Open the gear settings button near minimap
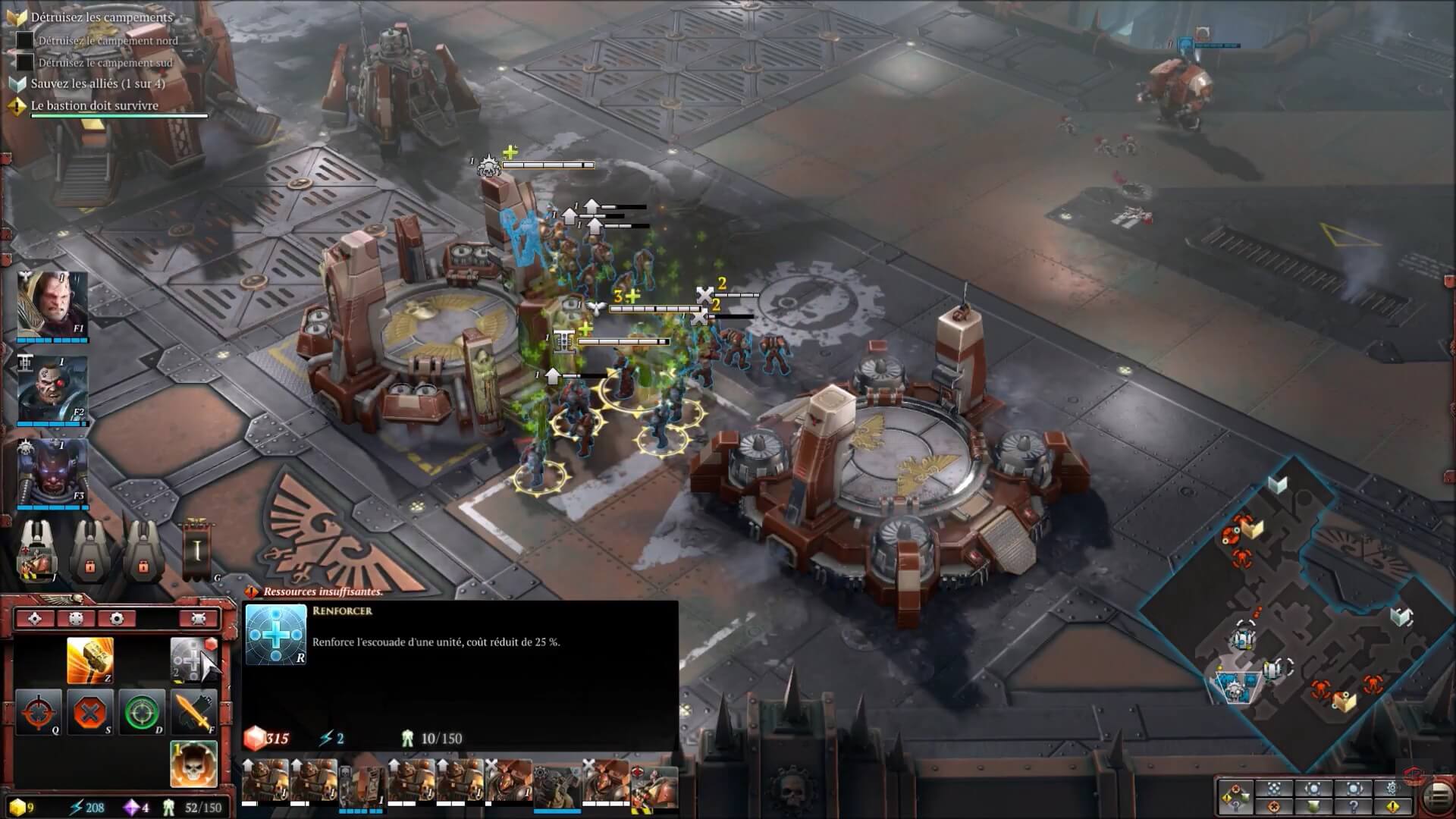 tap(1393, 788)
